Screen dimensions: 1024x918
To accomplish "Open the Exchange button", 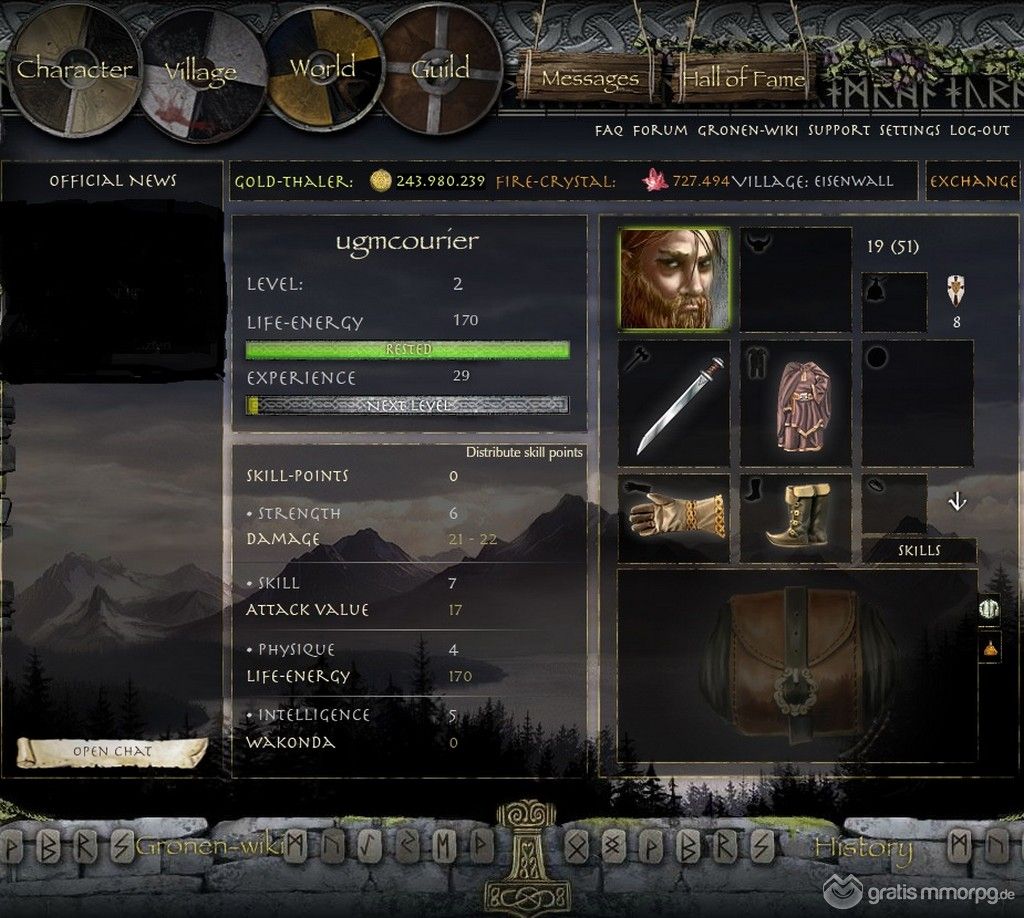I will [x=973, y=182].
